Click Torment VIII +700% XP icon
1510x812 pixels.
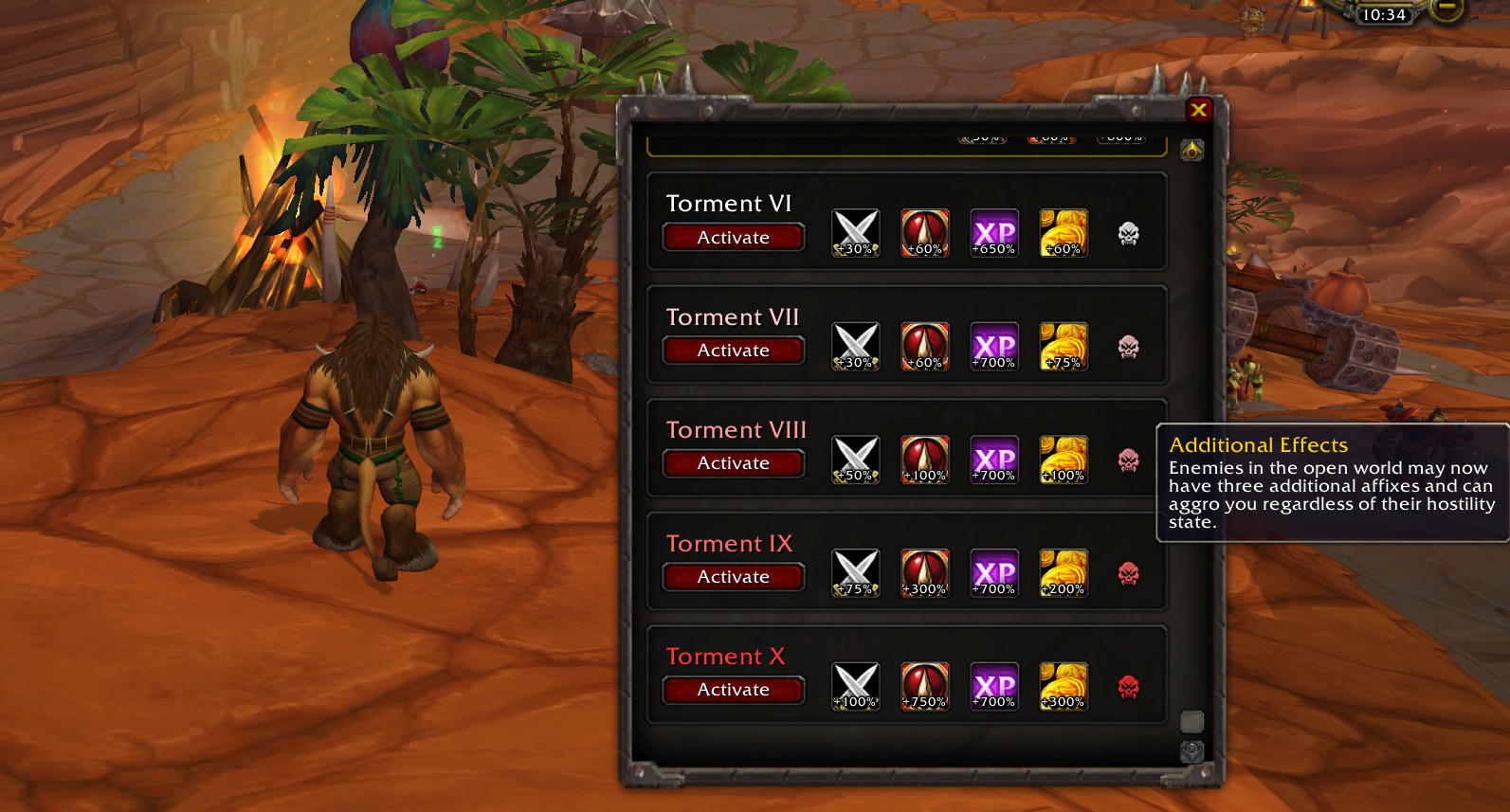coord(994,460)
